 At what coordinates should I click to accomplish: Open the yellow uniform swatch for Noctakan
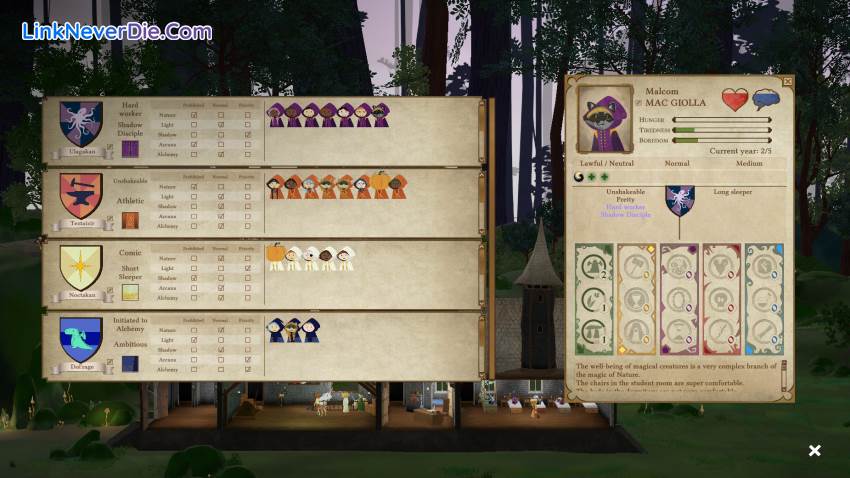point(130,292)
